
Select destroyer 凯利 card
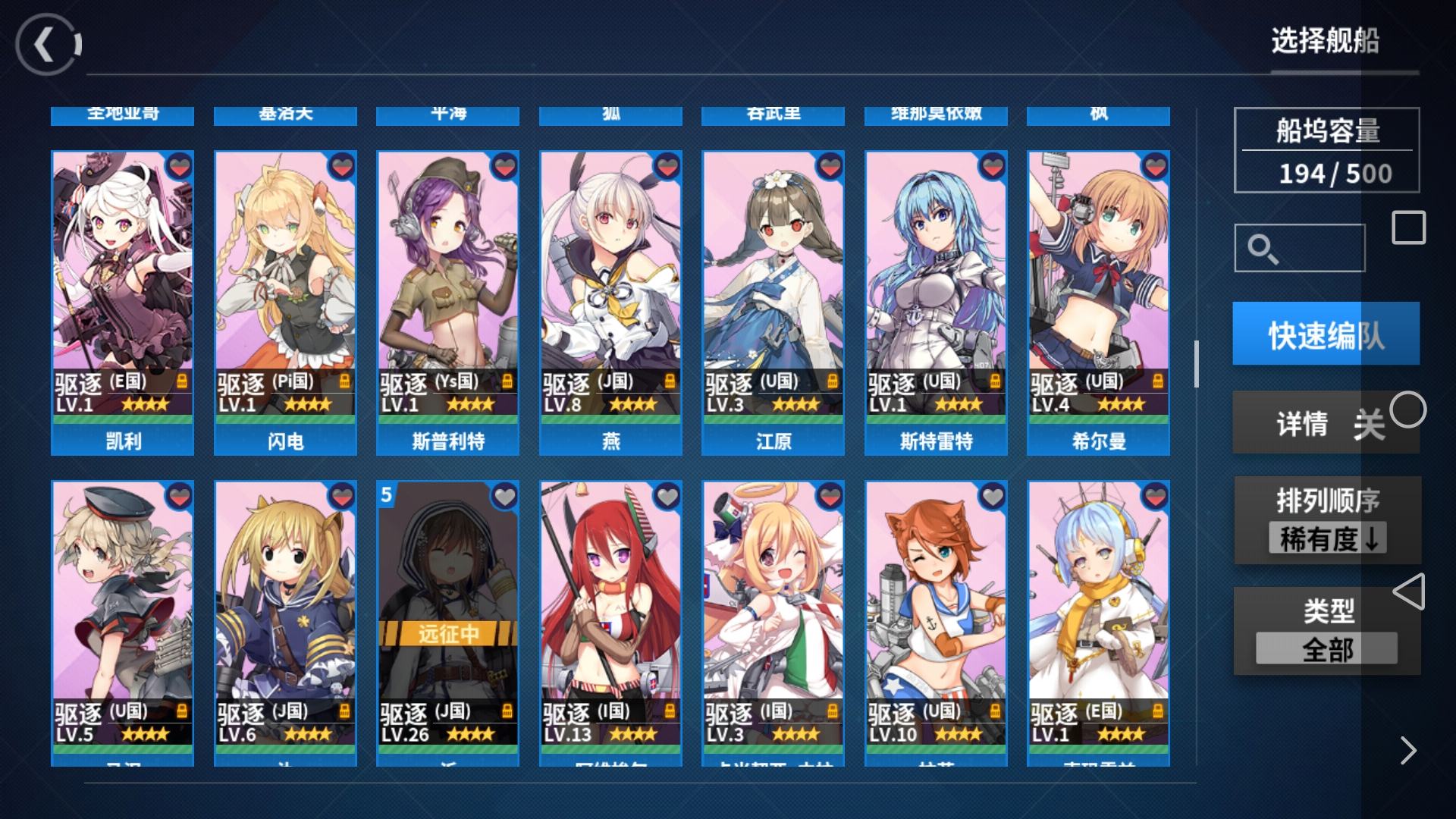(122, 302)
